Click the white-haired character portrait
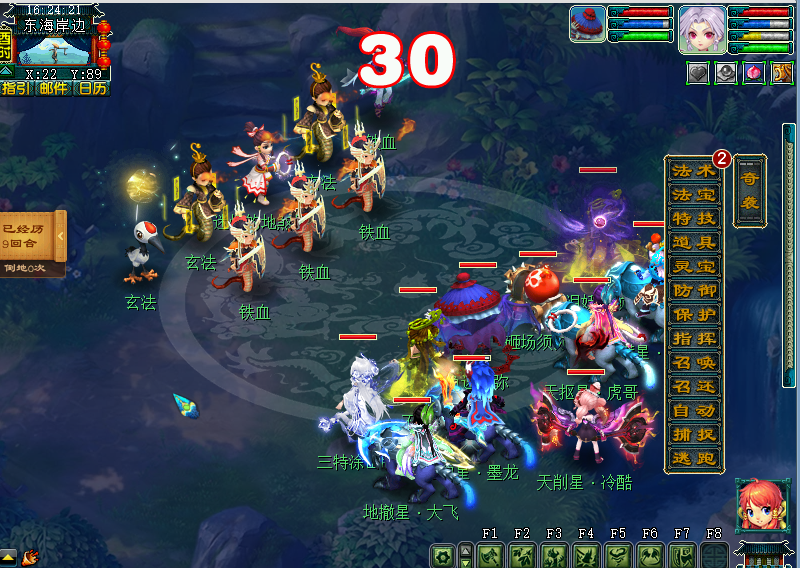800x568 pixels. (x=702, y=28)
